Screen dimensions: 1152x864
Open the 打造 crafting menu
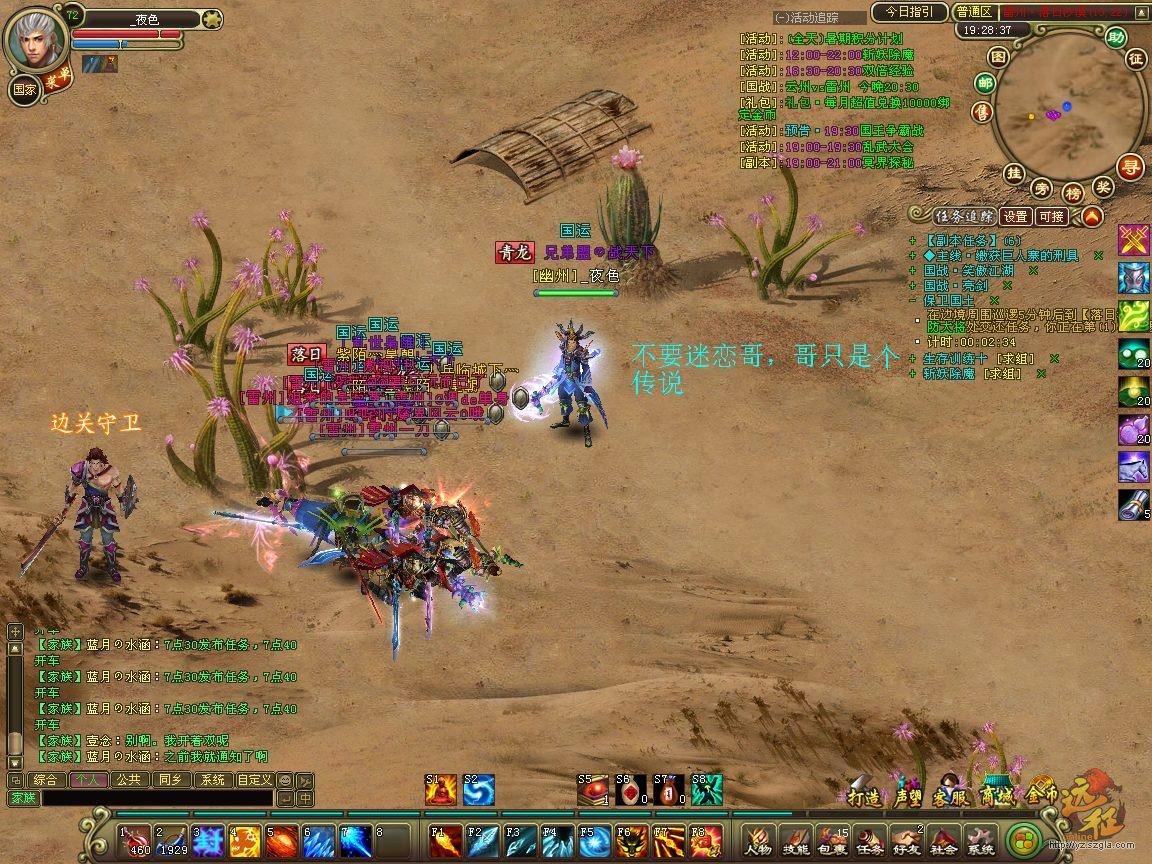click(x=863, y=797)
